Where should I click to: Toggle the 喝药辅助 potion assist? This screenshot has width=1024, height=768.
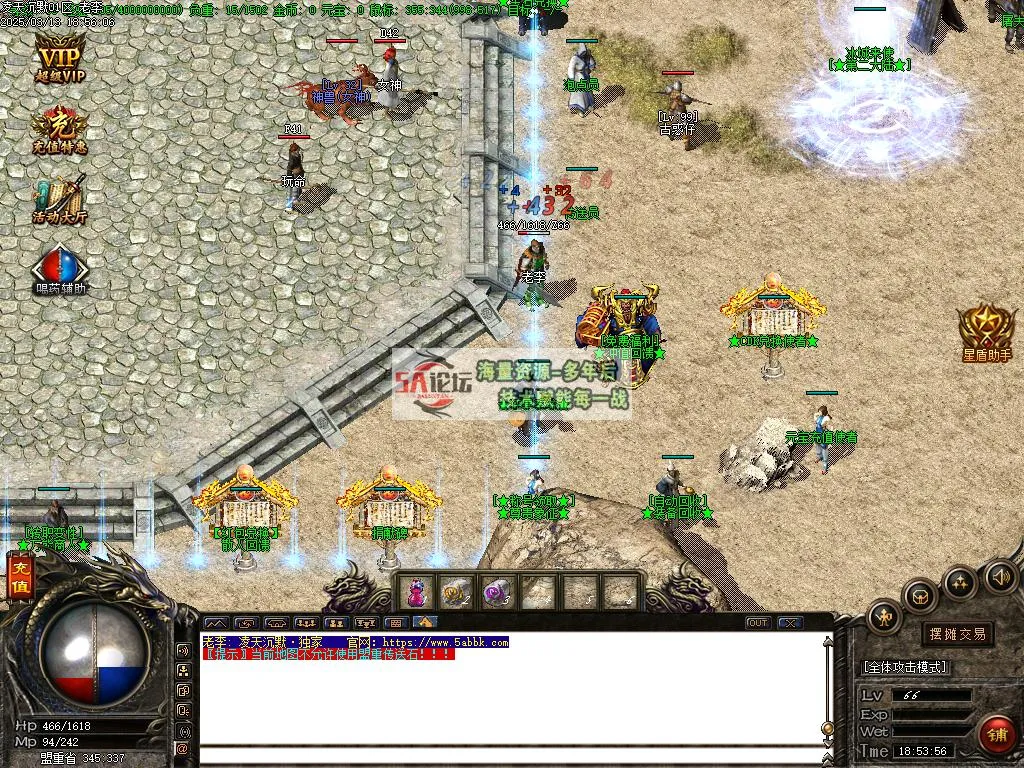[x=59, y=268]
